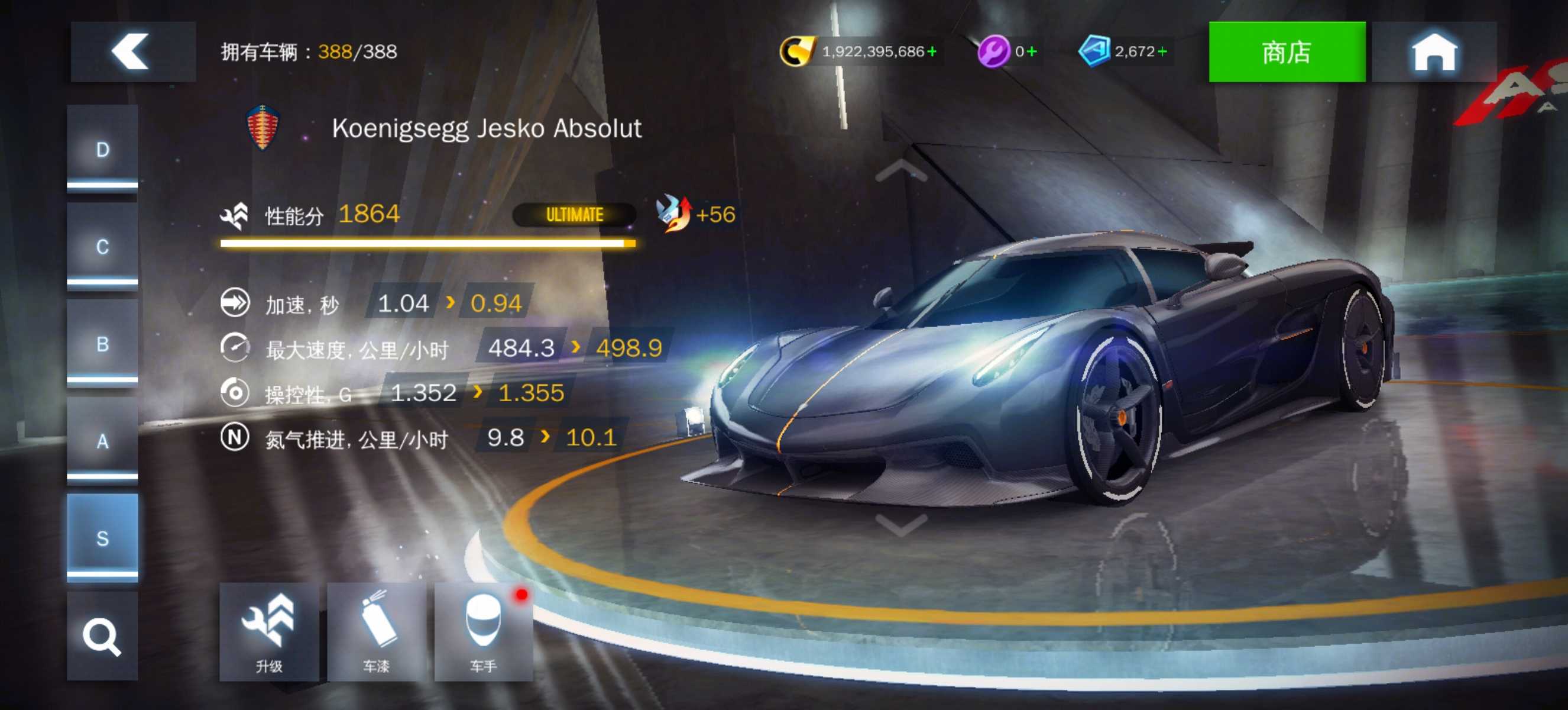Add more gold credits currency
Viewport: 1568px width, 710px height.
932,51
